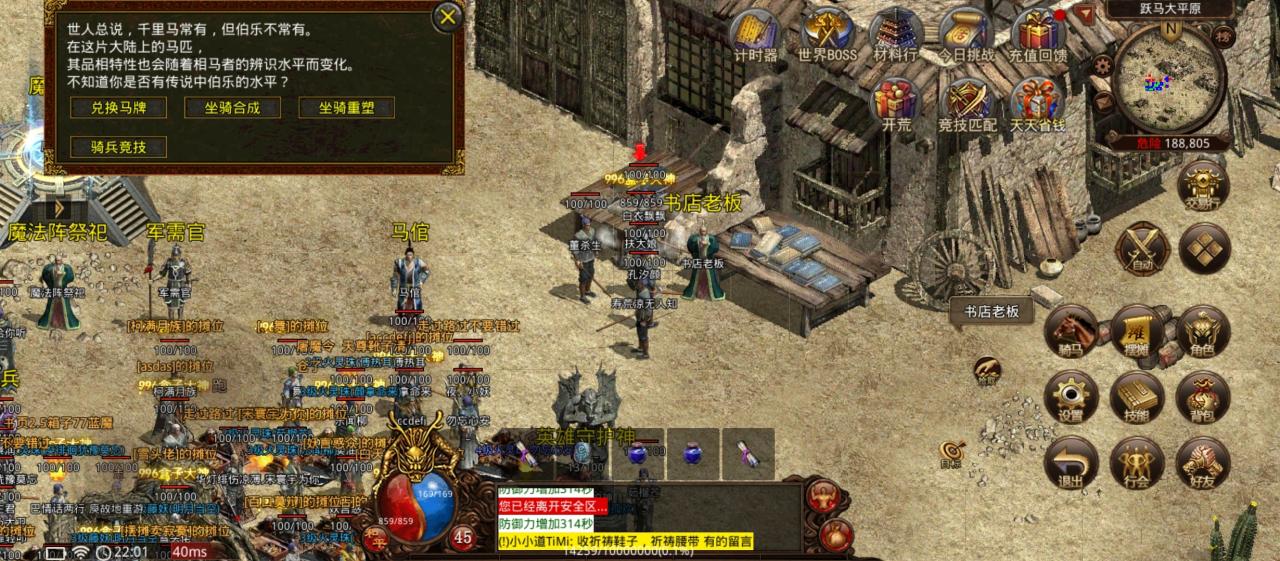
Task: Pick the 坐骑重塑 option
Action: (x=346, y=108)
